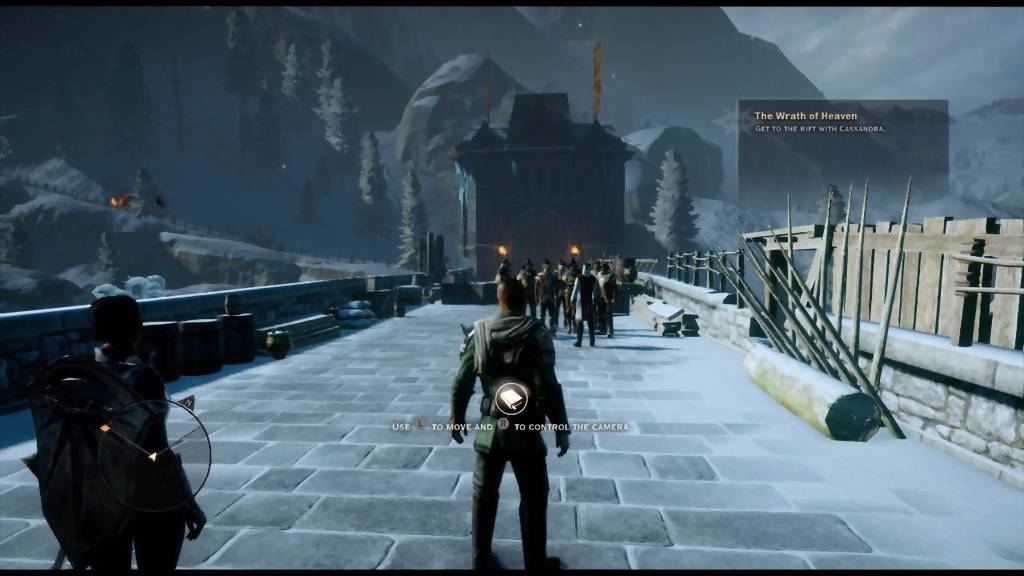Click the circular radar compass
The width and height of the screenshot is (1024, 576).
point(153,456)
